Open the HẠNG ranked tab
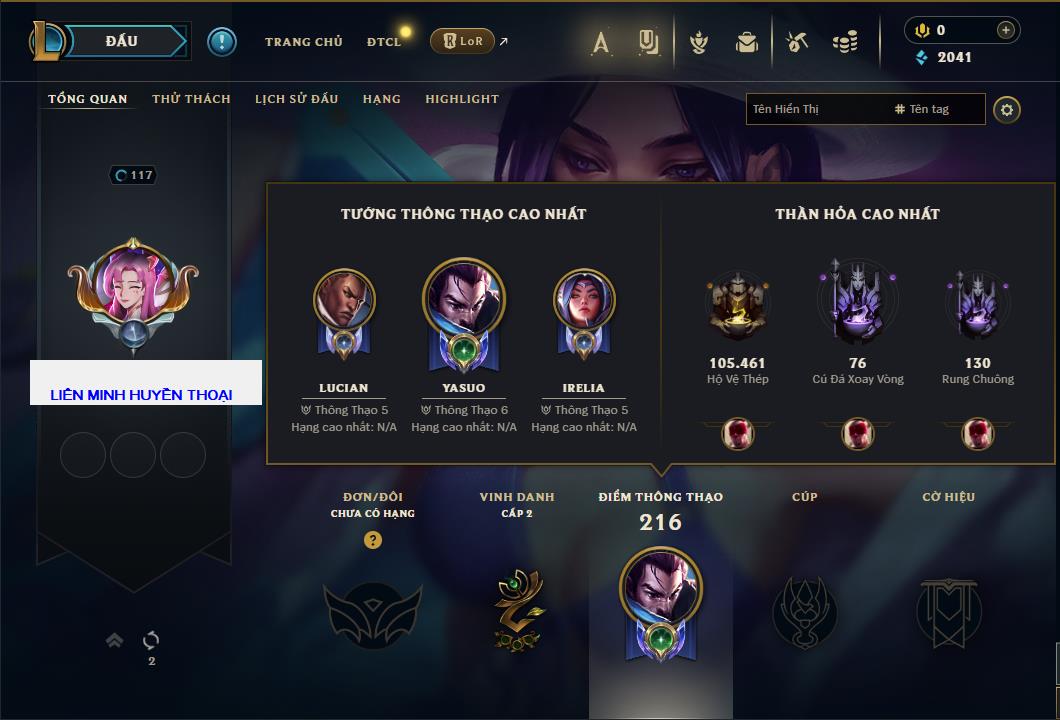The height and width of the screenshot is (720, 1060). click(382, 99)
